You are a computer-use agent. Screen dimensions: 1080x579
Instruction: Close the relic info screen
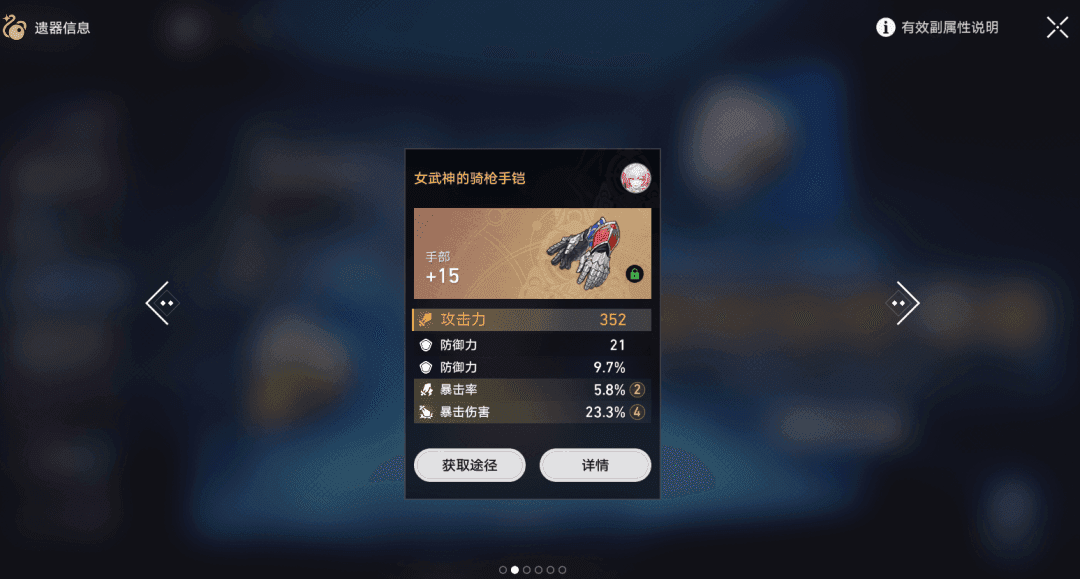pos(1057,28)
